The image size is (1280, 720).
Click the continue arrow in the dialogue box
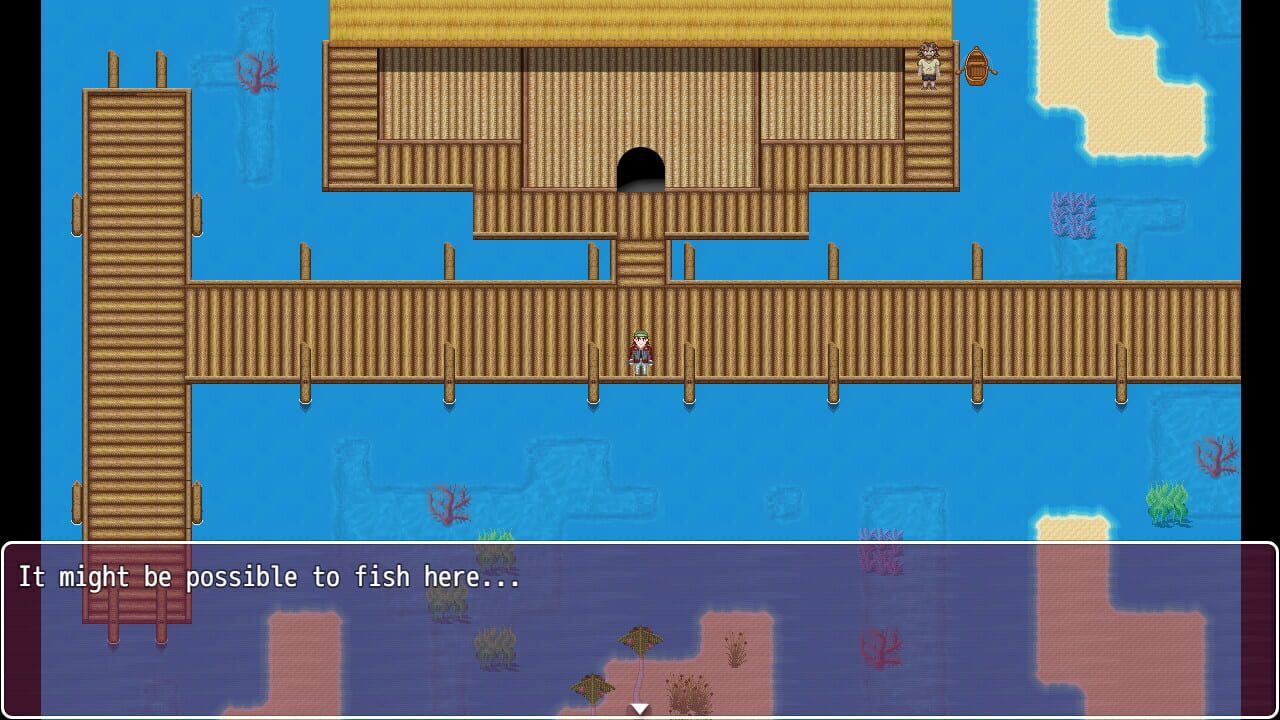(638, 706)
